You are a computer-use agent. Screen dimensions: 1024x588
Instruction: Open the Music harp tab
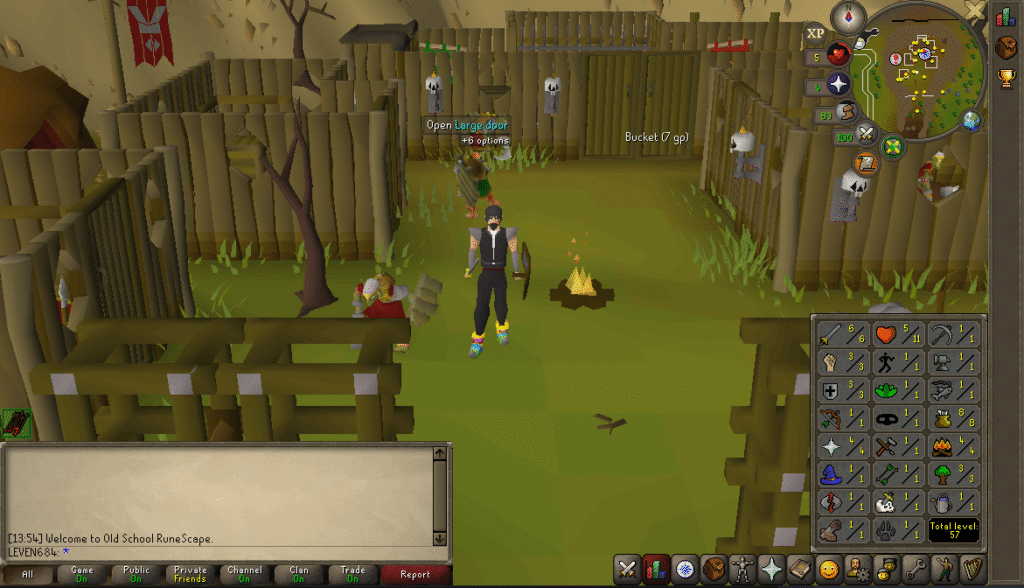(x=973, y=570)
